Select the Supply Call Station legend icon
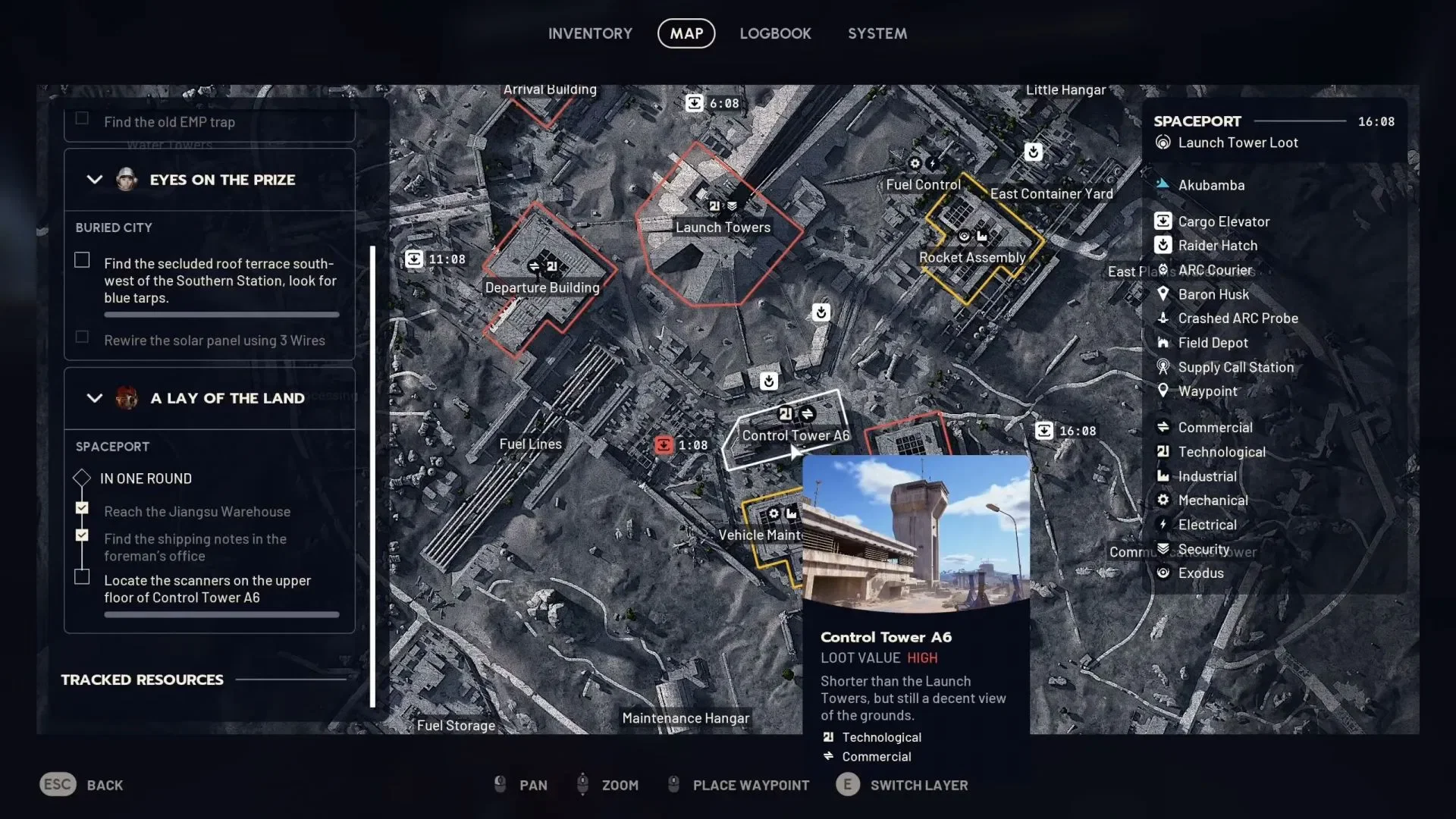The height and width of the screenshot is (819, 1456). click(1164, 367)
